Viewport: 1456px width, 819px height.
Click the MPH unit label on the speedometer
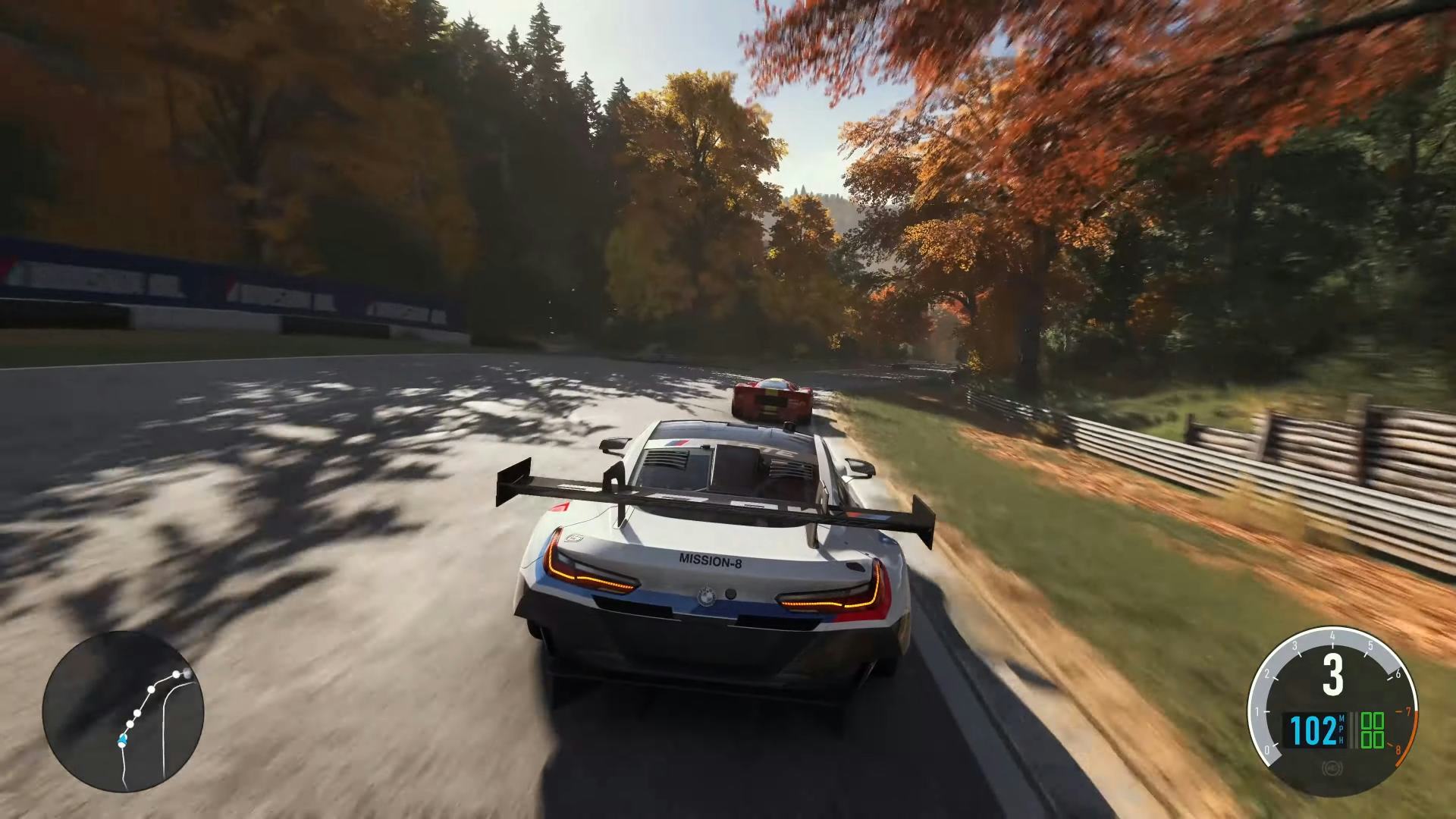[x=1342, y=728]
